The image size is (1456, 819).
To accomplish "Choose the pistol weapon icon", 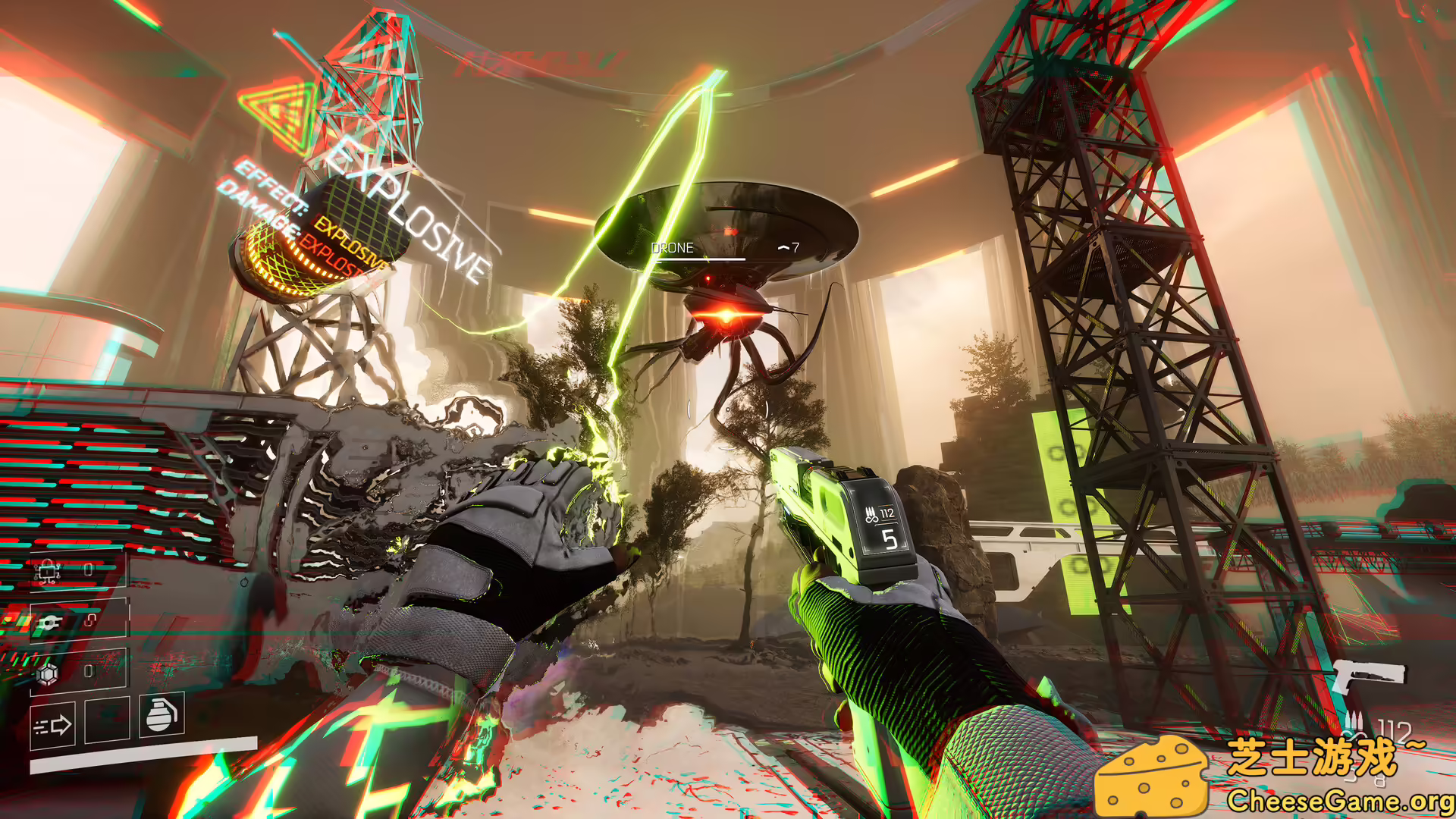I will pyautogui.click(x=1367, y=676).
